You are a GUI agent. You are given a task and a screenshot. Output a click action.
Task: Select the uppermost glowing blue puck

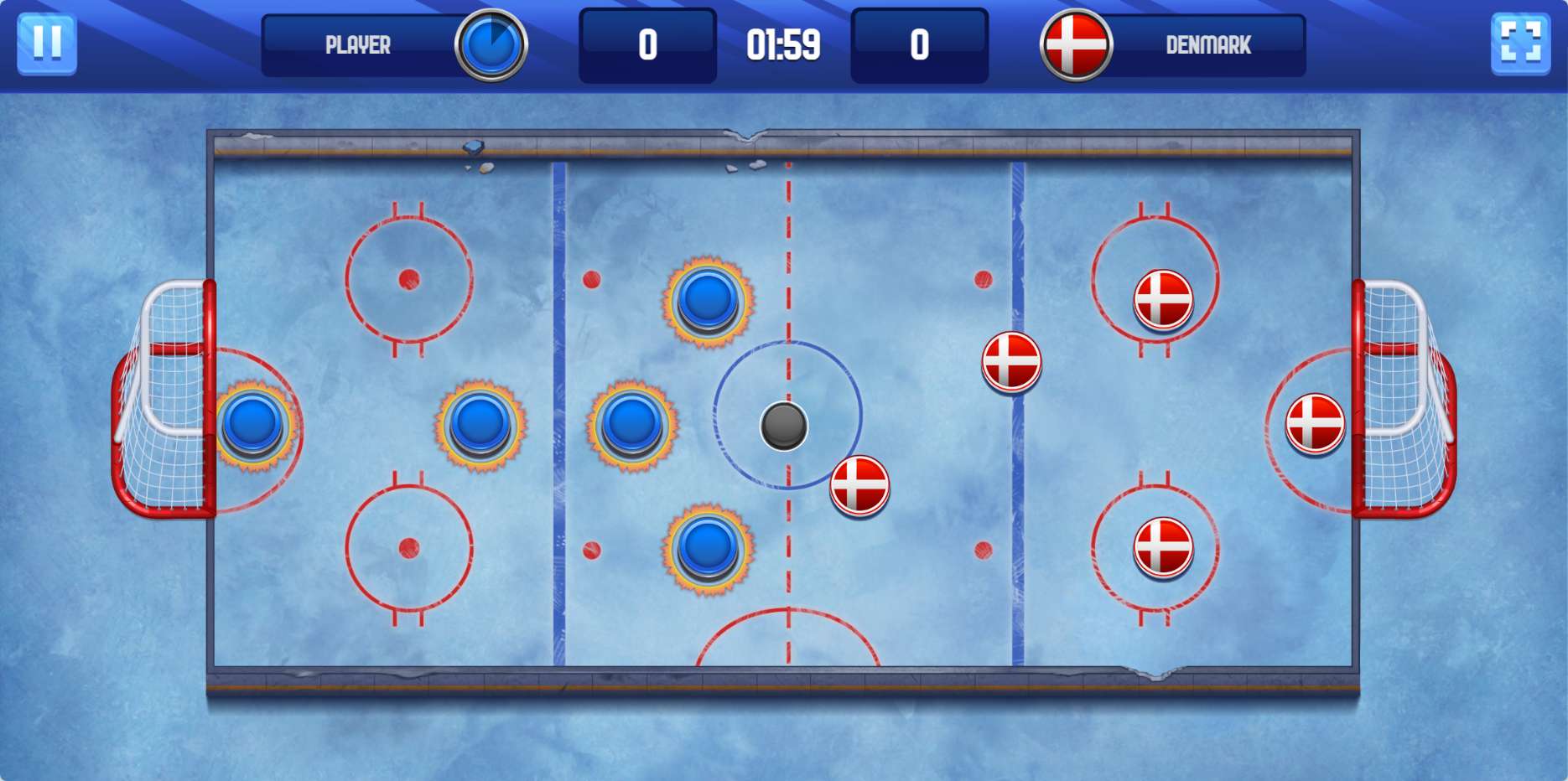(708, 300)
